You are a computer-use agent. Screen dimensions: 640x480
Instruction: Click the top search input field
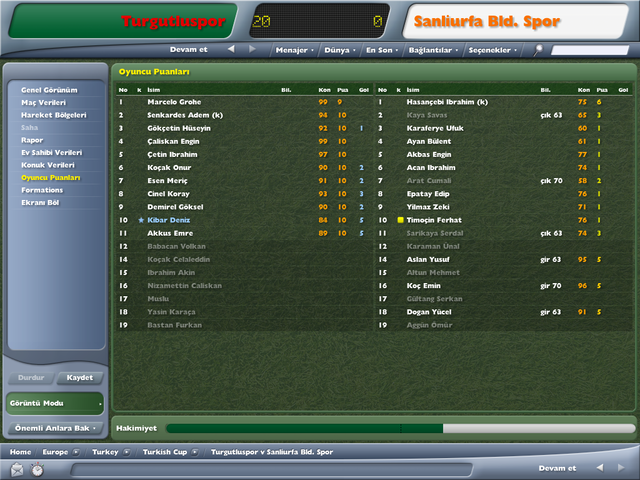590,49
